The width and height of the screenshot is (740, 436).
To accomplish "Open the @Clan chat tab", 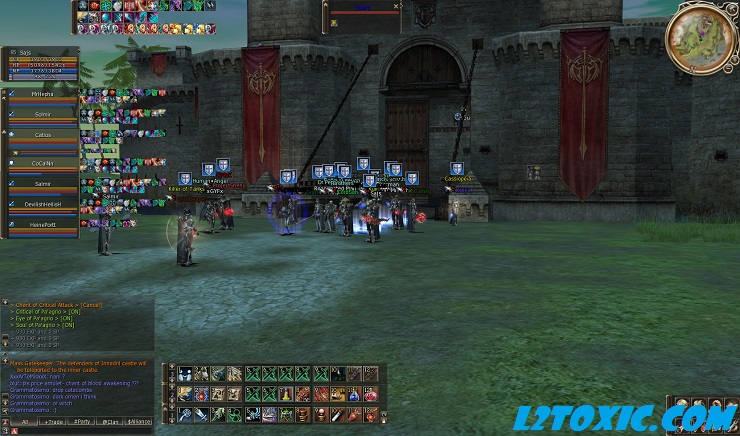I will (111, 422).
